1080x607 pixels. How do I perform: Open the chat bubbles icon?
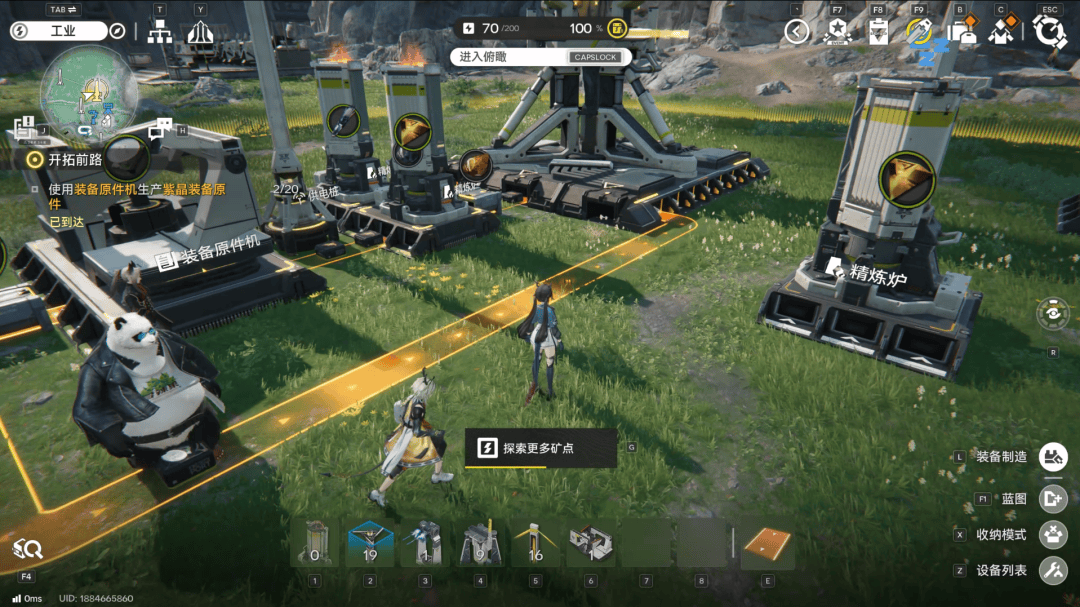tap(160, 129)
